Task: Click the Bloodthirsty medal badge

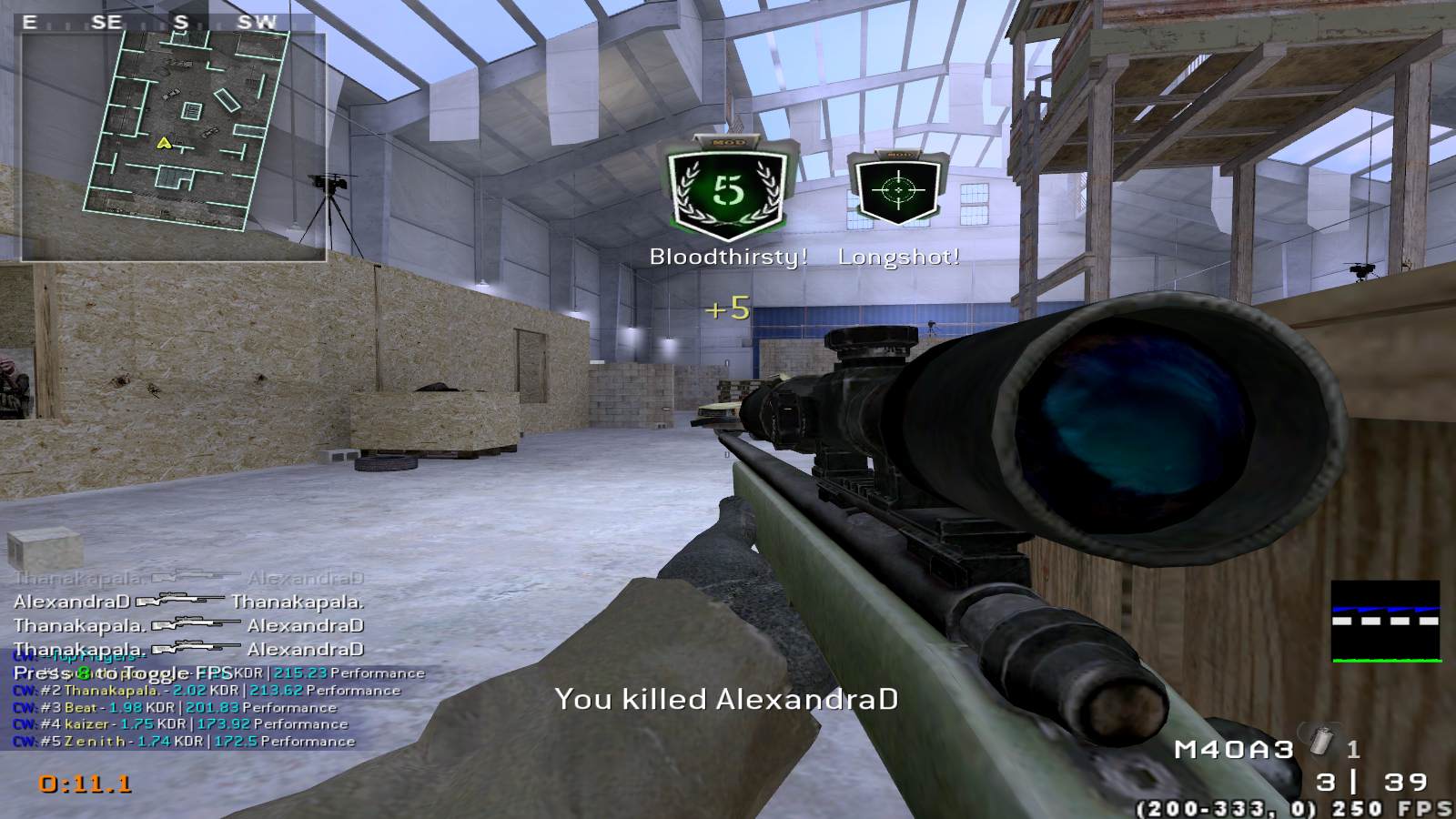Action: (726, 190)
